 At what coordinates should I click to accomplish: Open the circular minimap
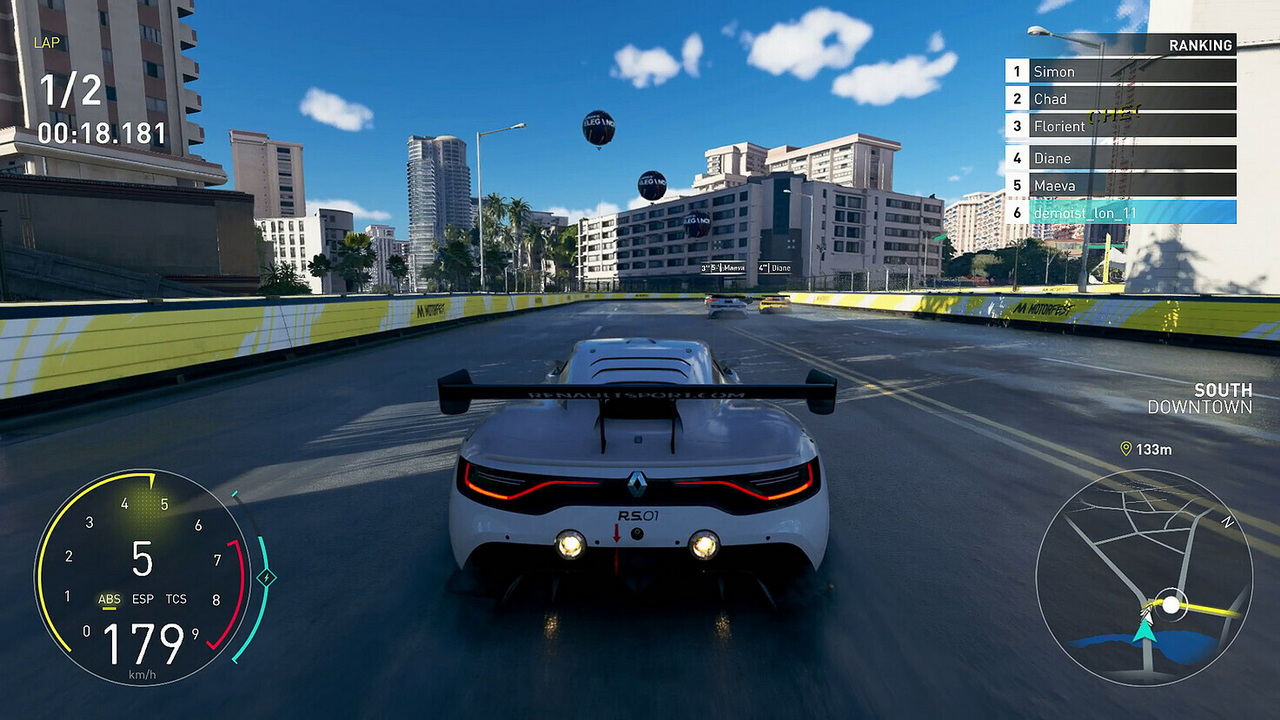pos(1144,577)
